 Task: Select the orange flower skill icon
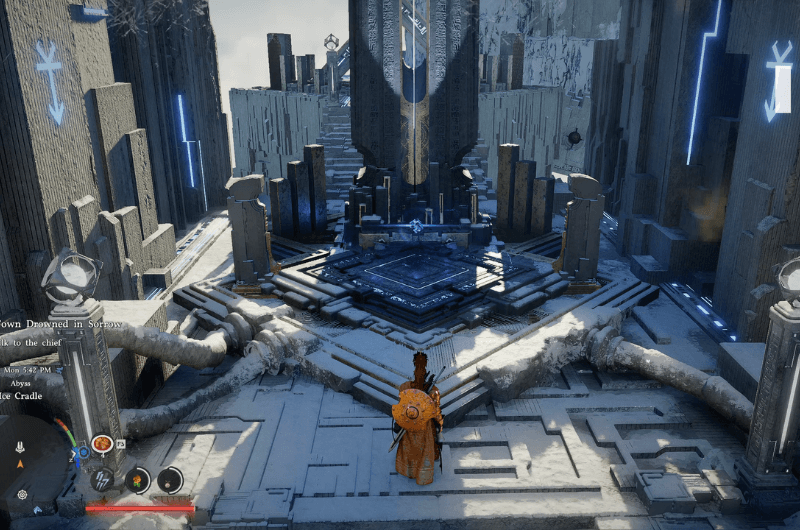[136, 480]
